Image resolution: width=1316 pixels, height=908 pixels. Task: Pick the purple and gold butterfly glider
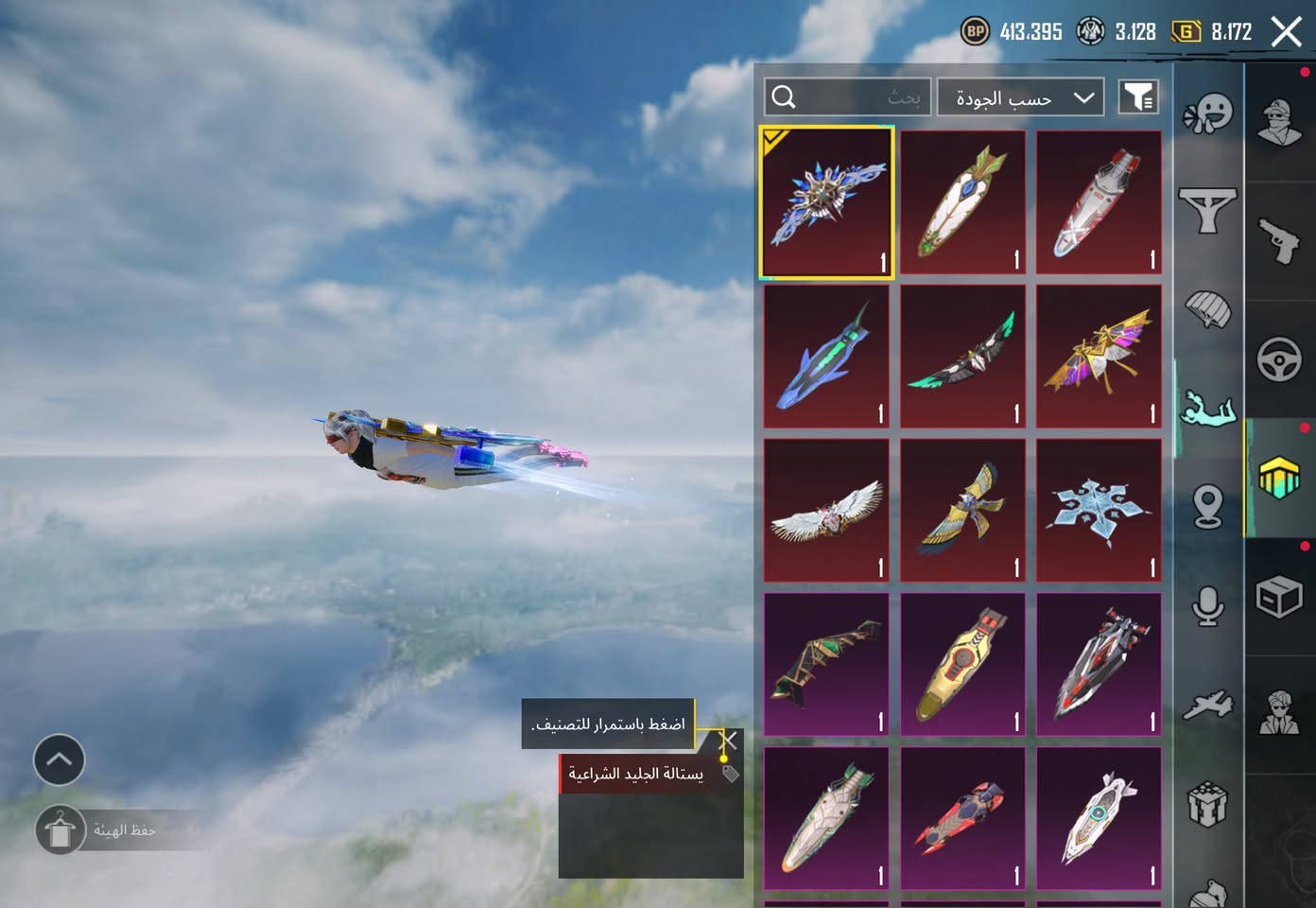pyautogui.click(x=1099, y=357)
